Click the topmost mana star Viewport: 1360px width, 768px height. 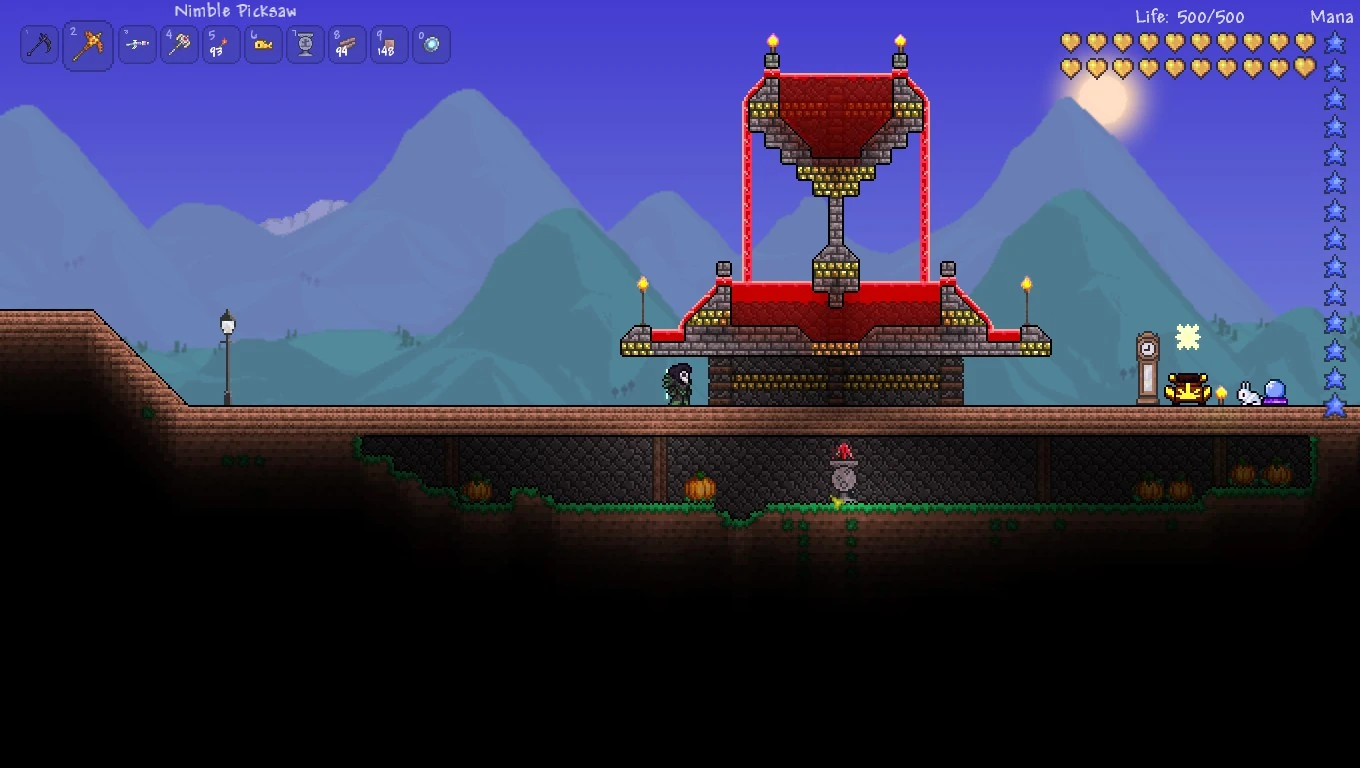click(x=1336, y=41)
